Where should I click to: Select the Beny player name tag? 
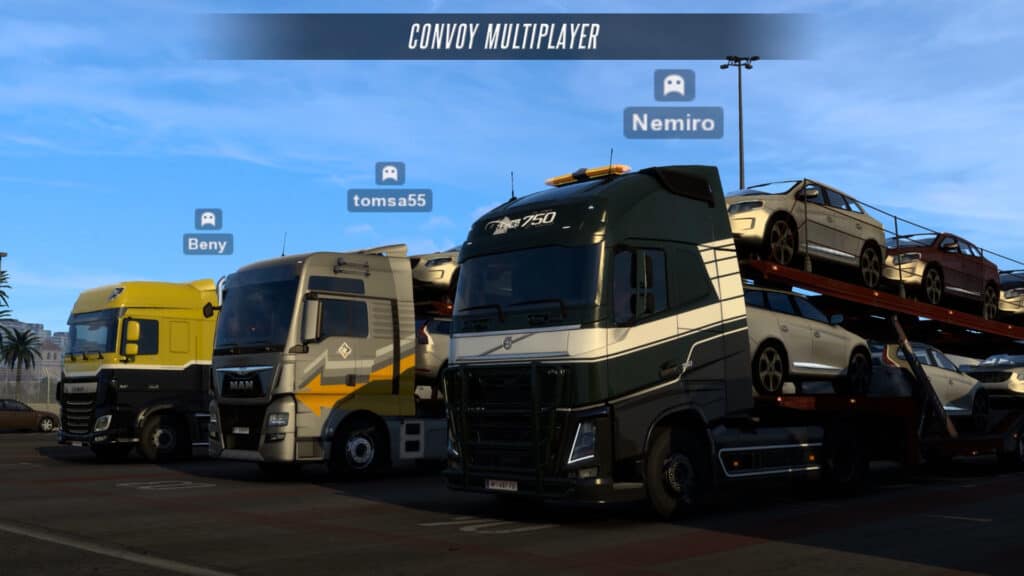pos(208,244)
